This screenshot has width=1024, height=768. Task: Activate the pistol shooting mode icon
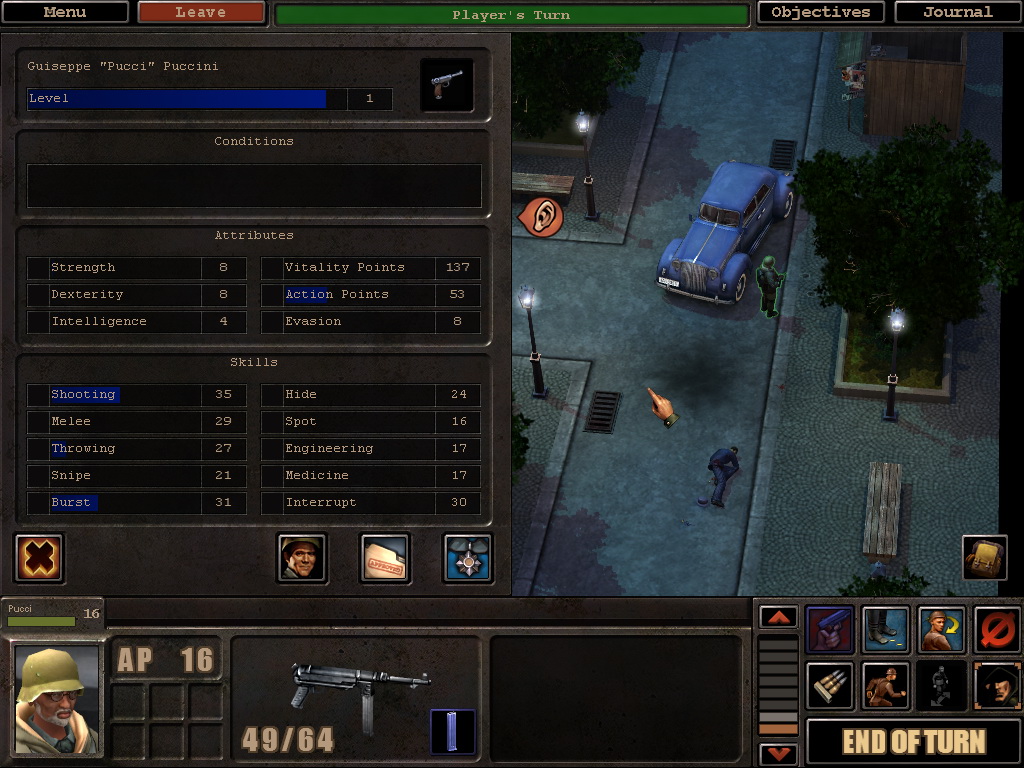click(830, 630)
